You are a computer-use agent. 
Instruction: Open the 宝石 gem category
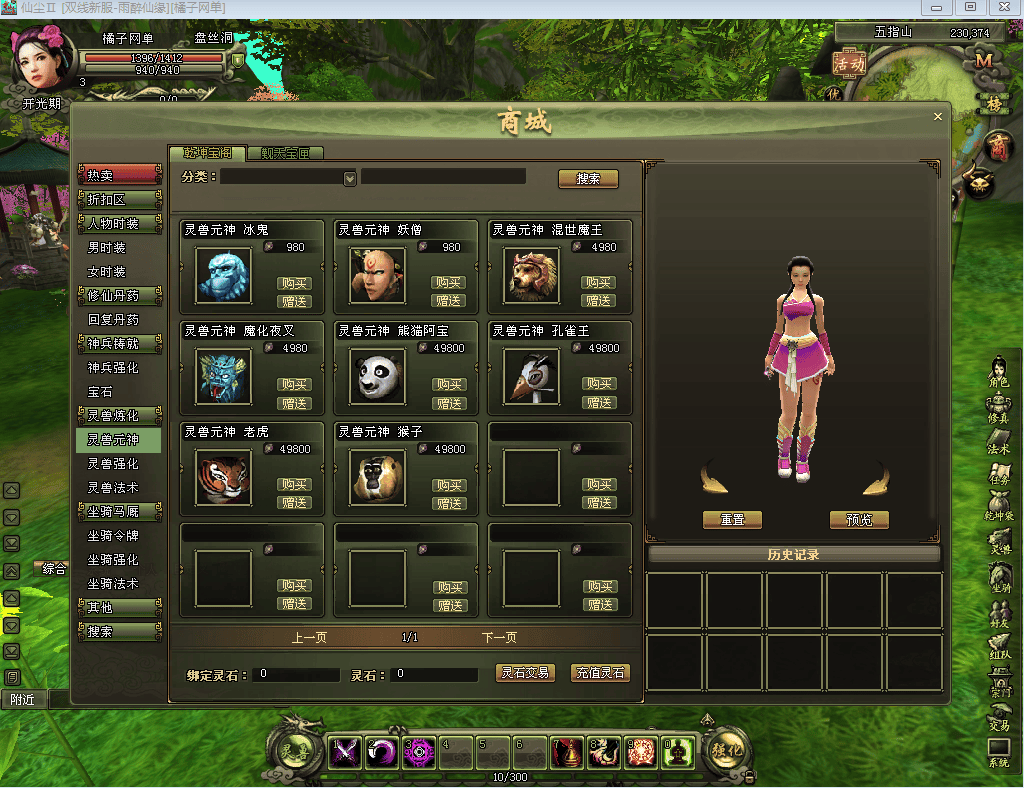coord(101,392)
